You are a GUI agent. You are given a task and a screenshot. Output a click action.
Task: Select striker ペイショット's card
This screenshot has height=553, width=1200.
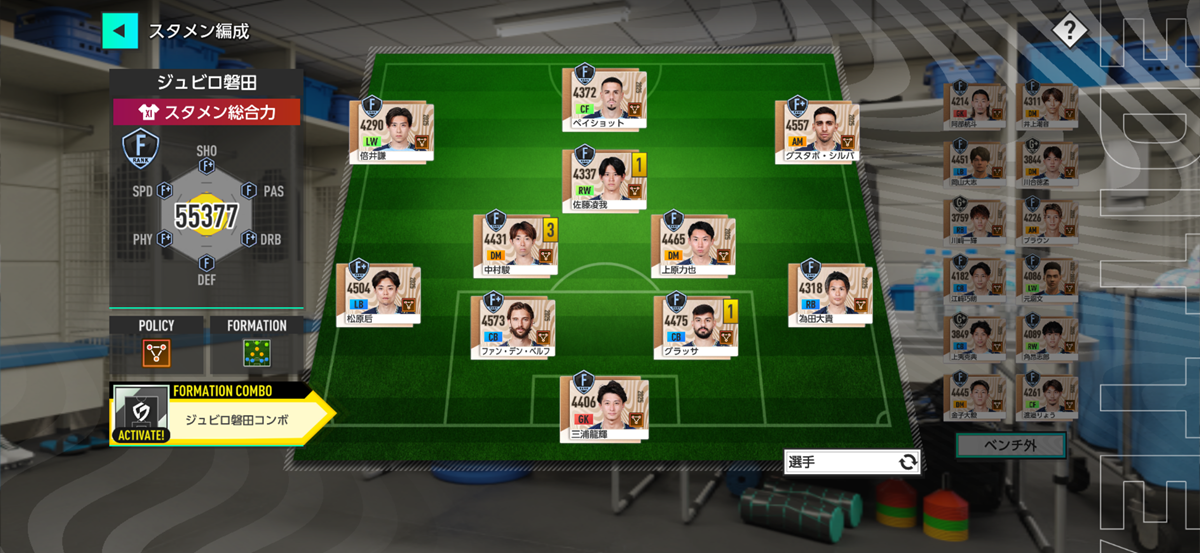pos(603,99)
